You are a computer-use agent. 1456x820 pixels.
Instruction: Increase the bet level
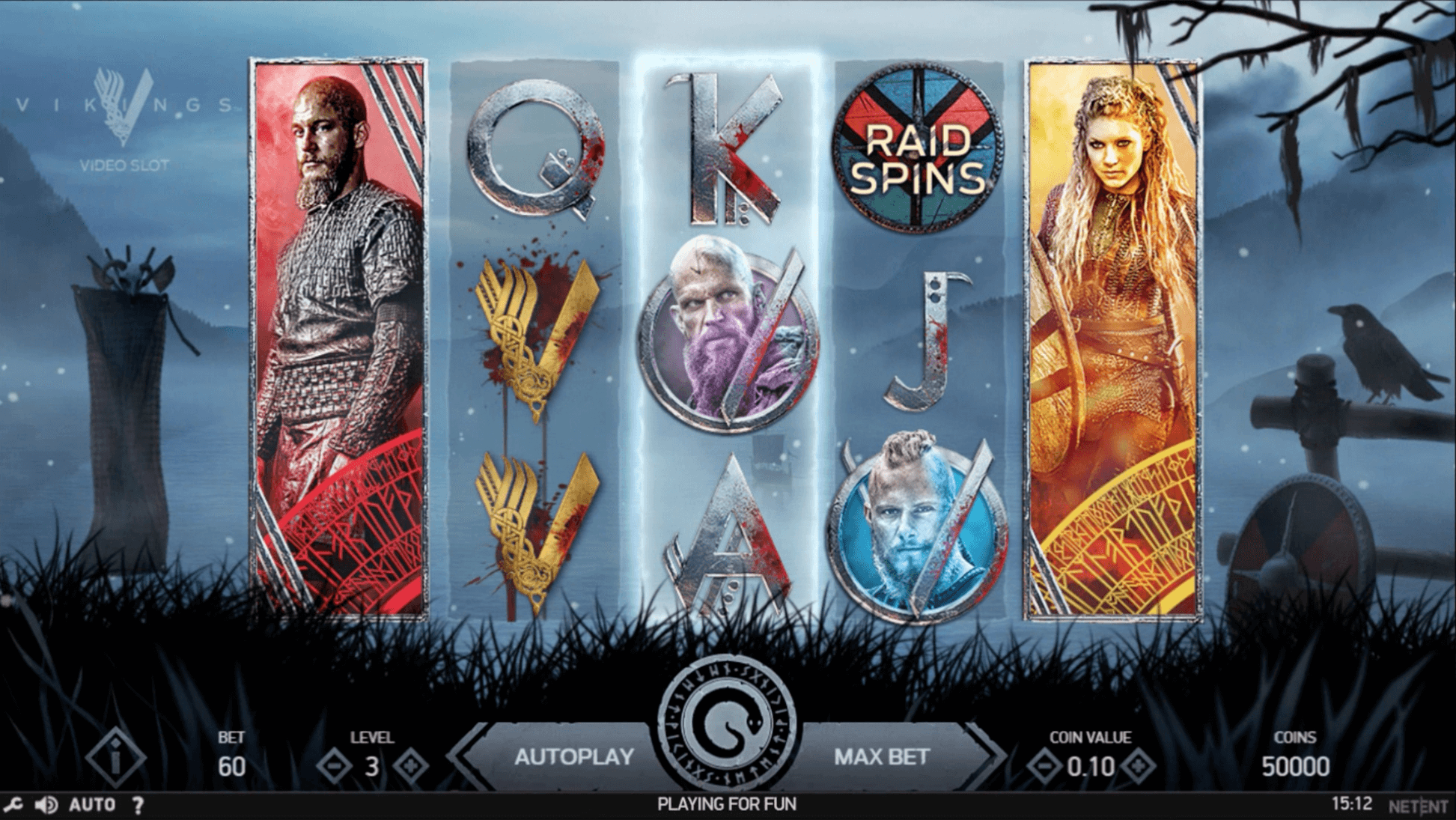(x=411, y=766)
